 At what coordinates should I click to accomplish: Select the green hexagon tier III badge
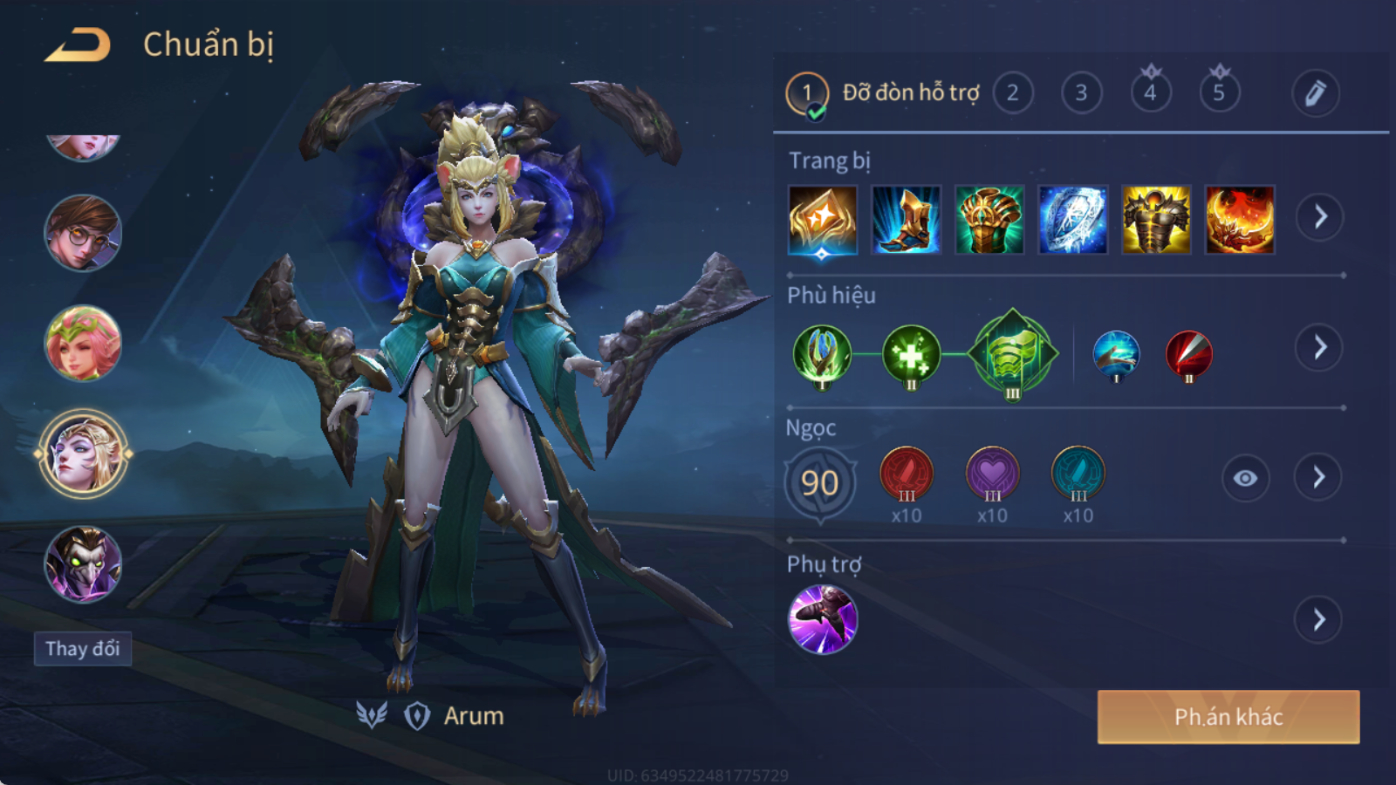click(1012, 354)
